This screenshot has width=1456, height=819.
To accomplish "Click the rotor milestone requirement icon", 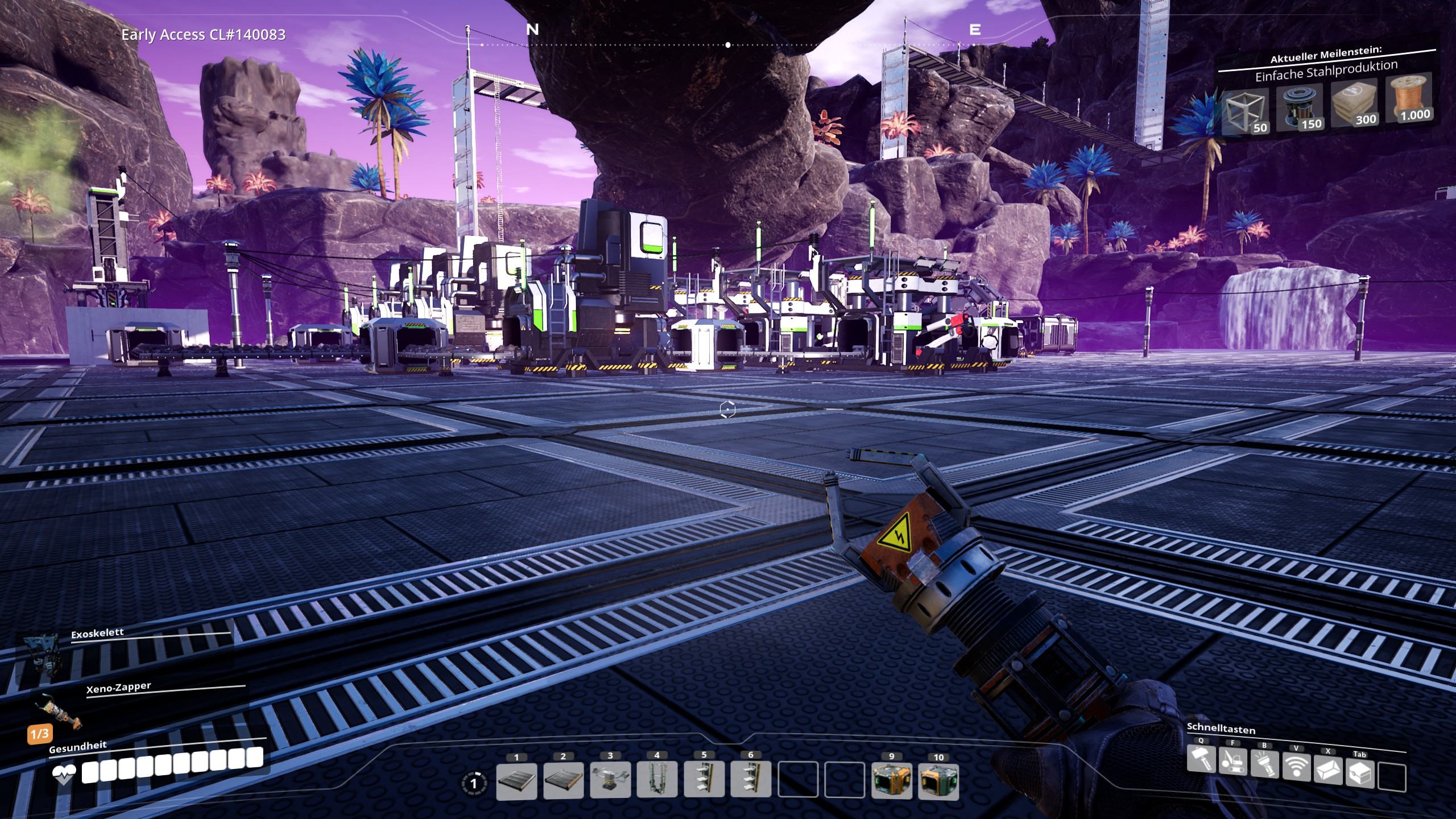I will (x=1298, y=109).
